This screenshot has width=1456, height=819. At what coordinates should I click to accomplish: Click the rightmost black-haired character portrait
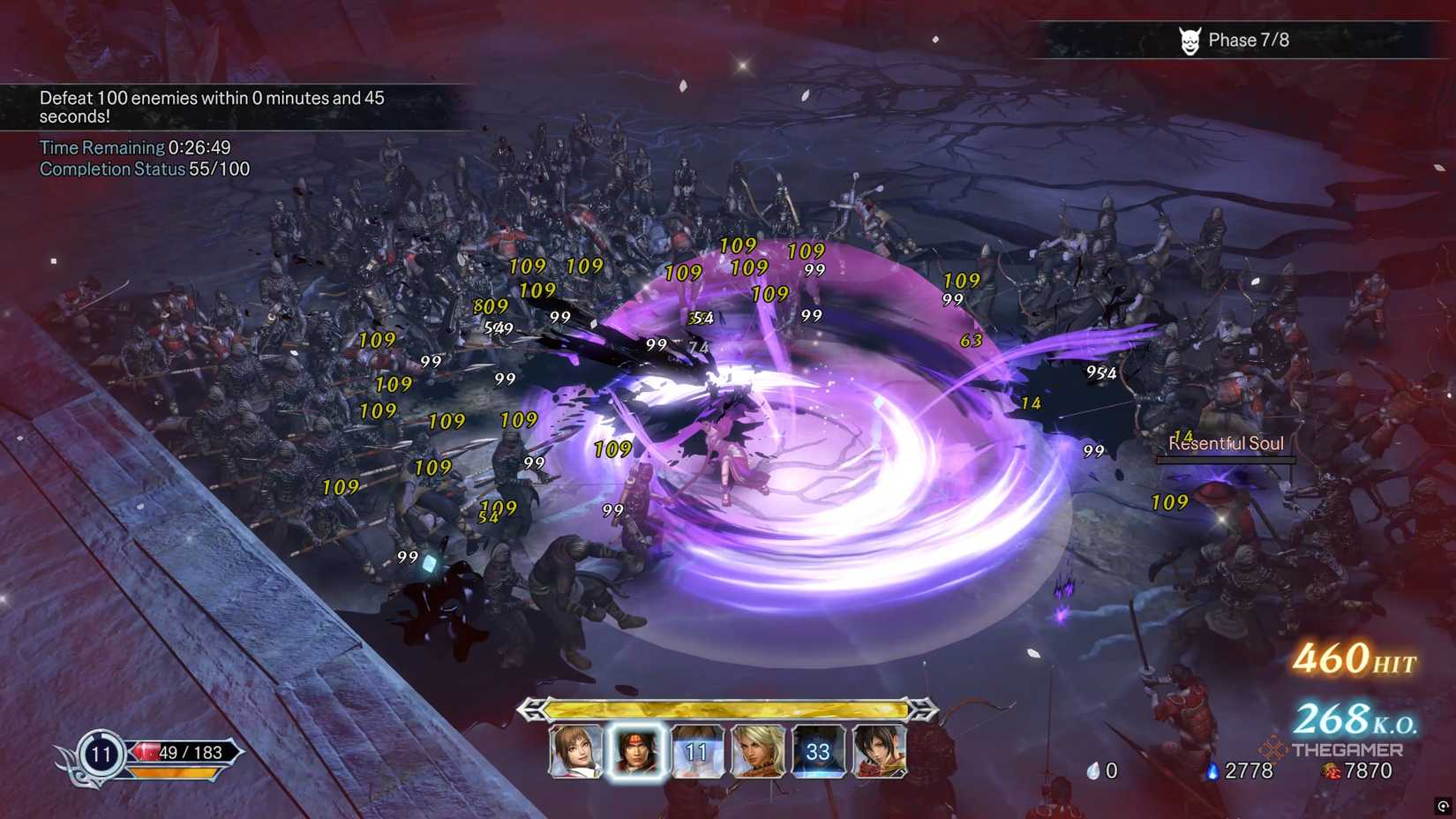(878, 751)
